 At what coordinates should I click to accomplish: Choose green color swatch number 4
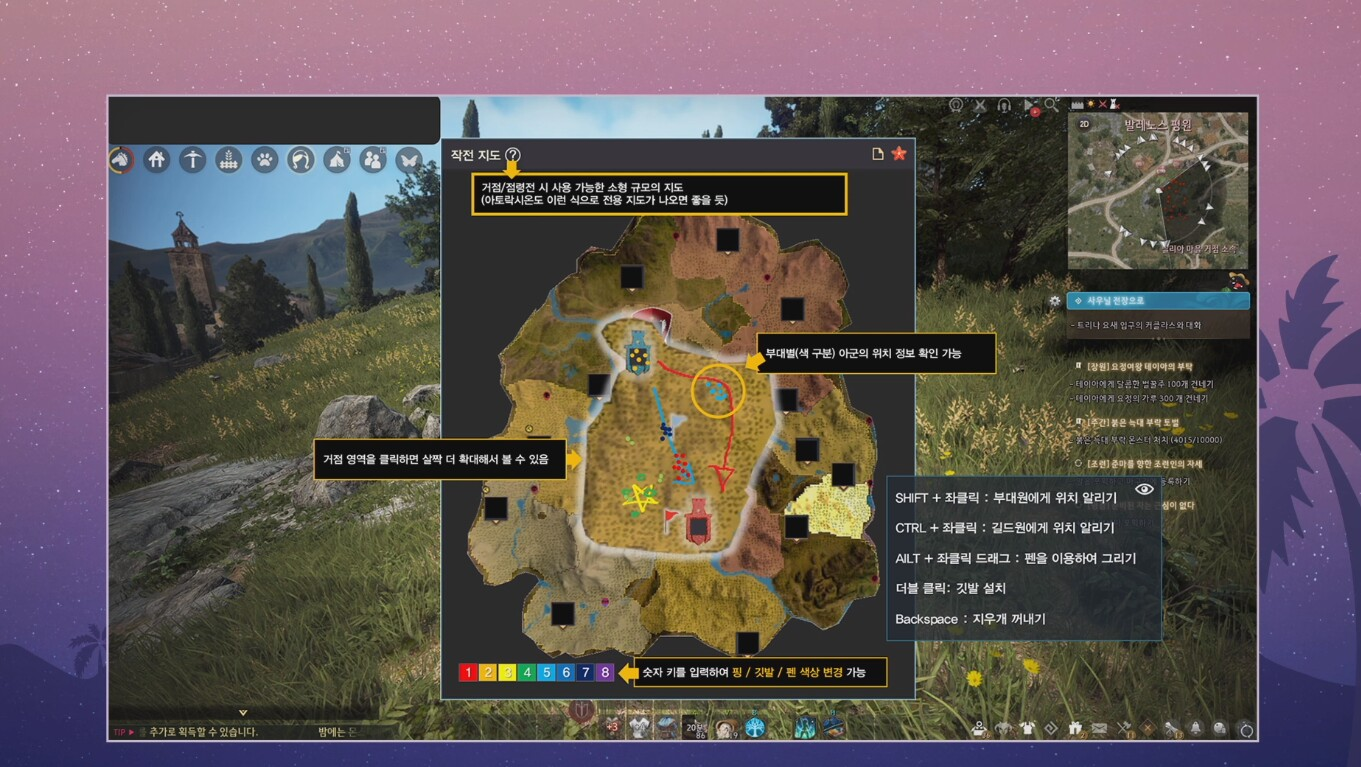[x=527, y=672]
